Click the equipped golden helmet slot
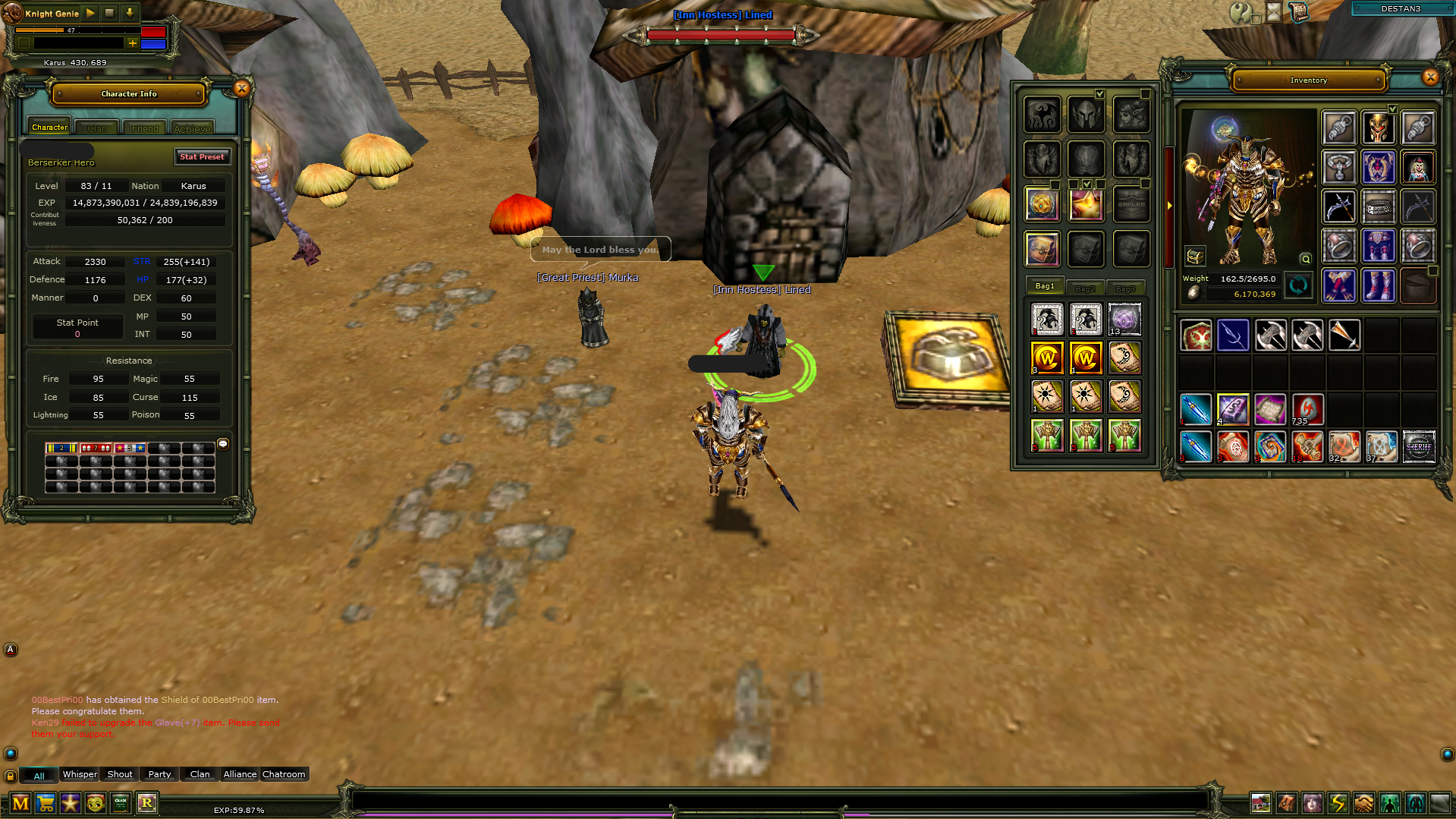The width and height of the screenshot is (1456, 819). tap(1378, 128)
